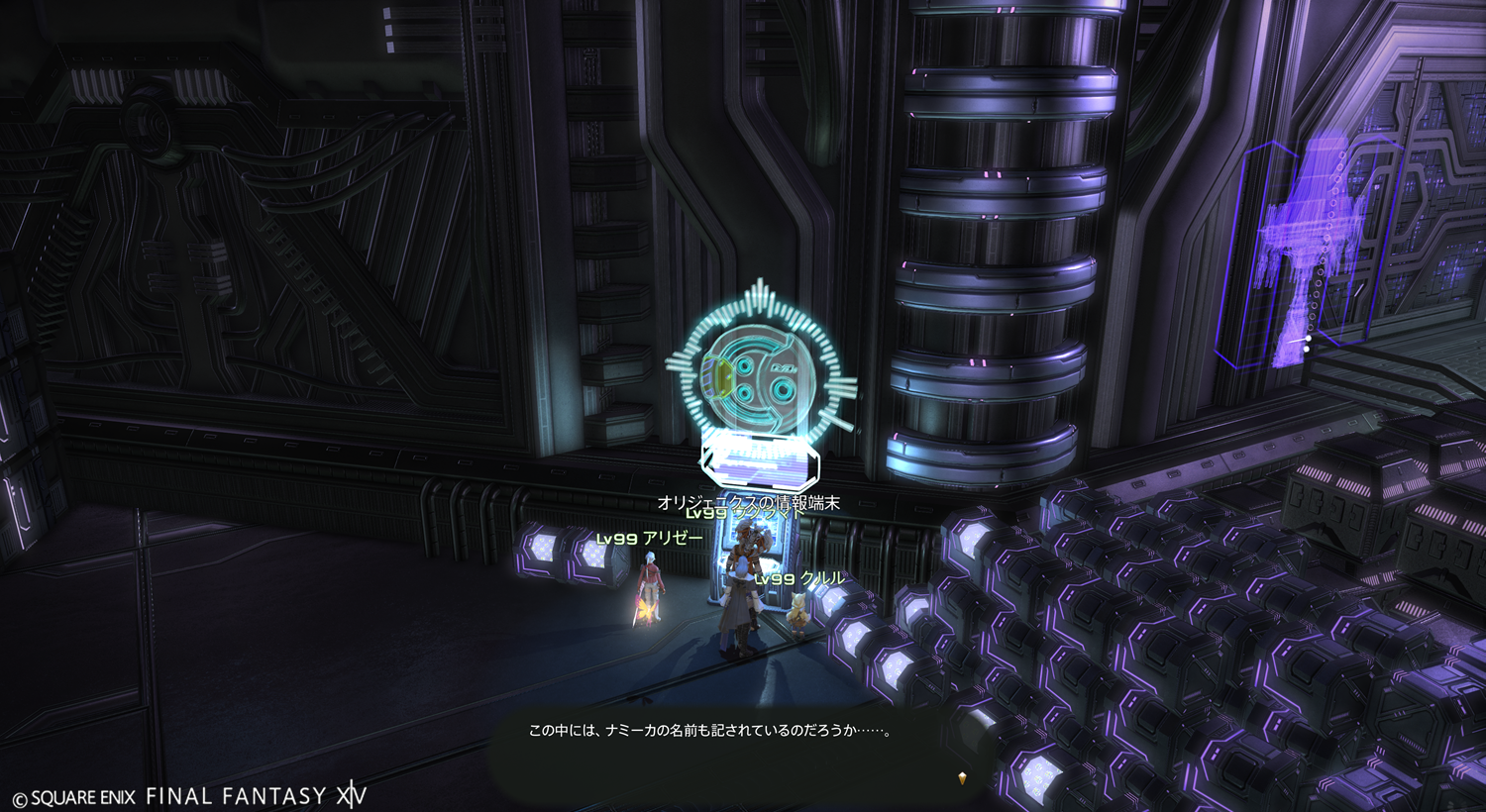The height and width of the screenshot is (812, 1486).
Task: Target the Lv99 クルル nameplate
Action: tap(800, 578)
